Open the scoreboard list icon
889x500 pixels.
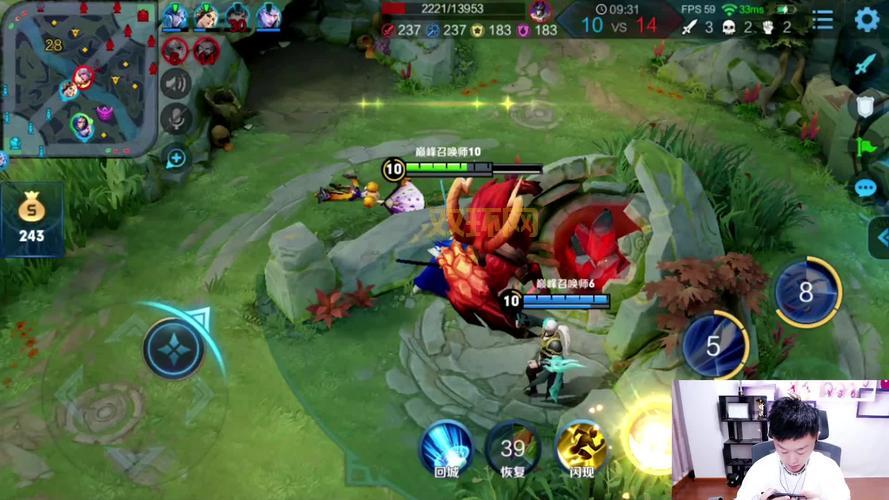coord(822,19)
